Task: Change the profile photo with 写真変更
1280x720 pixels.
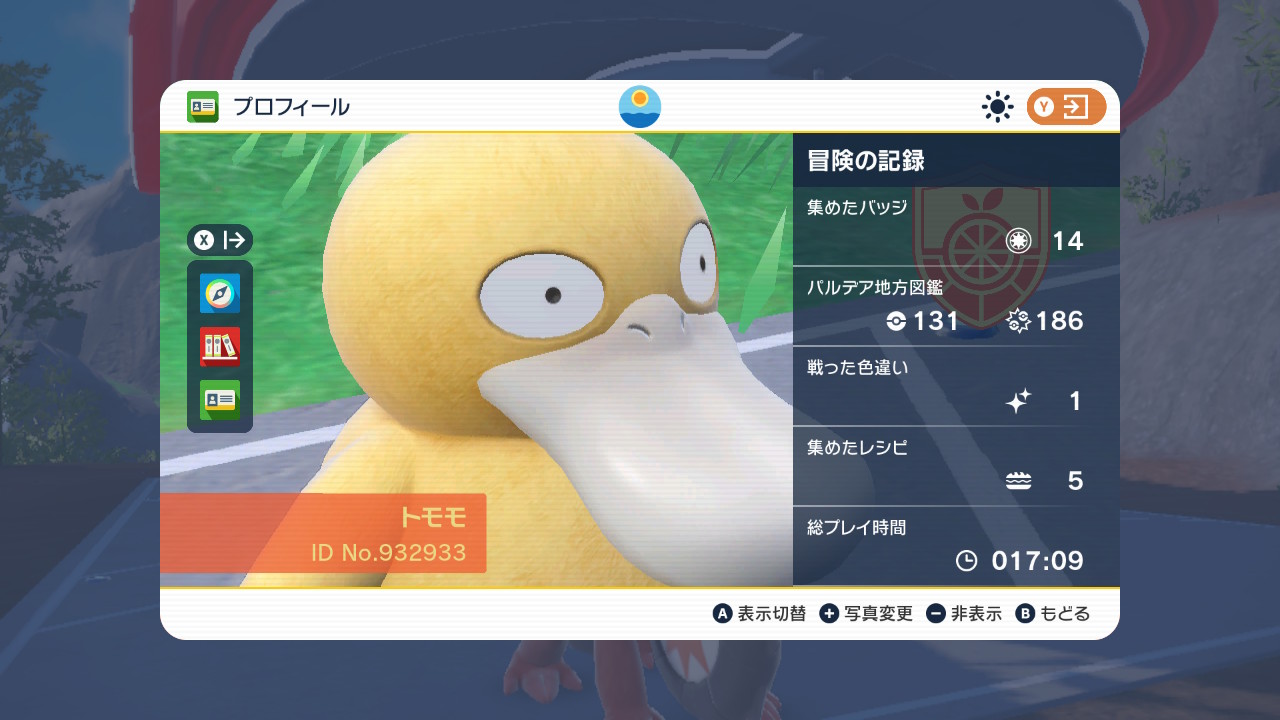Action: [866, 614]
